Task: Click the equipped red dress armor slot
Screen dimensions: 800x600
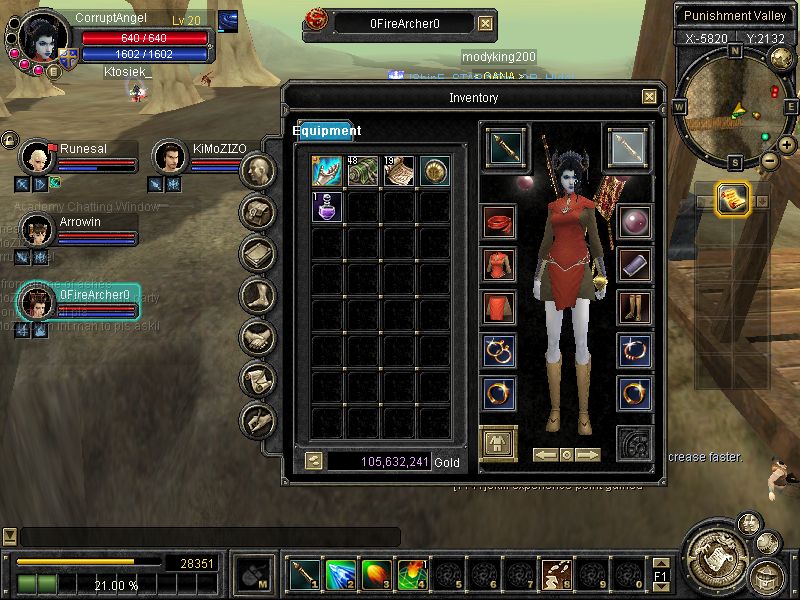Action: pos(499,264)
